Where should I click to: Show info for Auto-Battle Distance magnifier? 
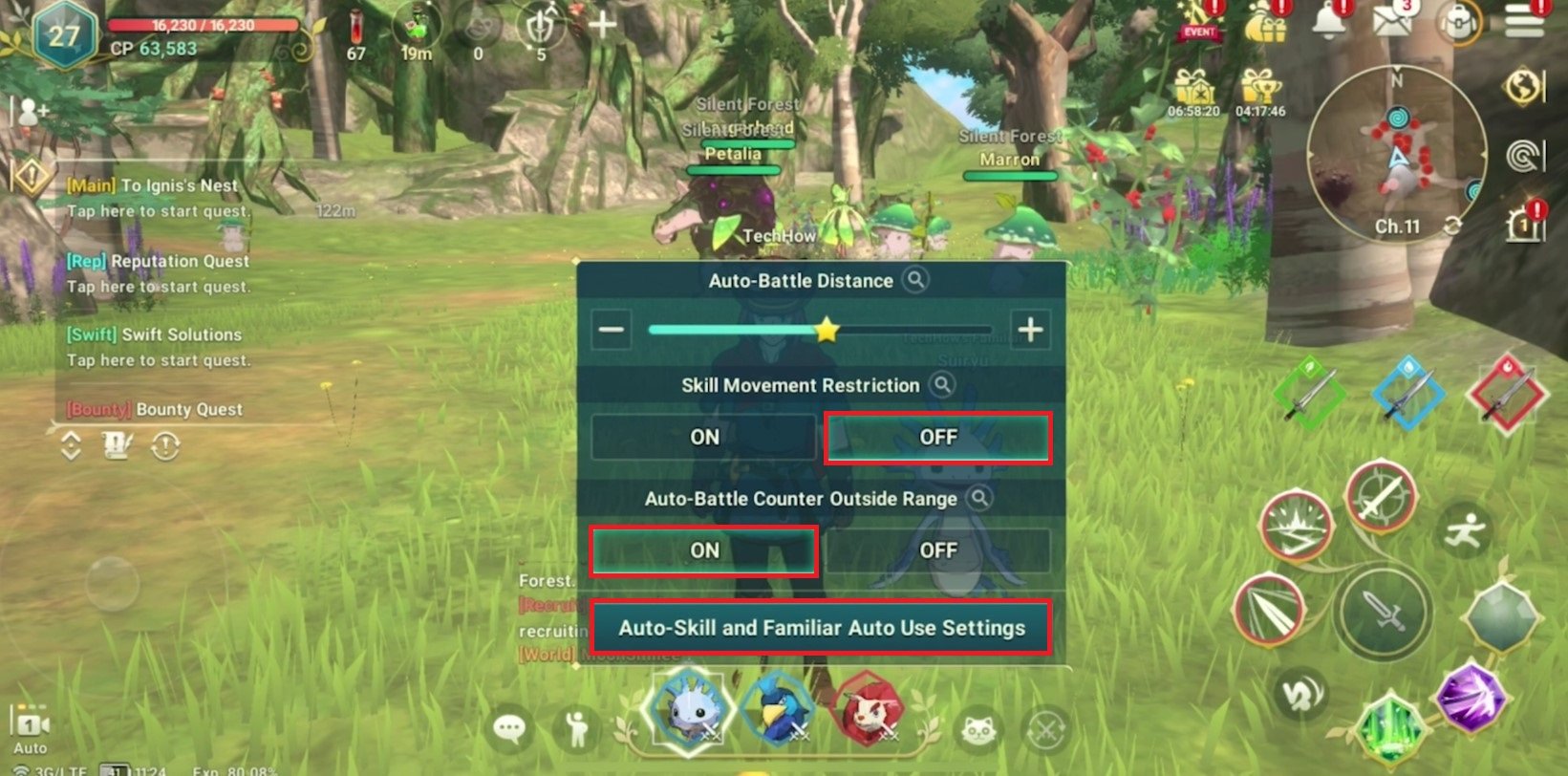coord(915,280)
